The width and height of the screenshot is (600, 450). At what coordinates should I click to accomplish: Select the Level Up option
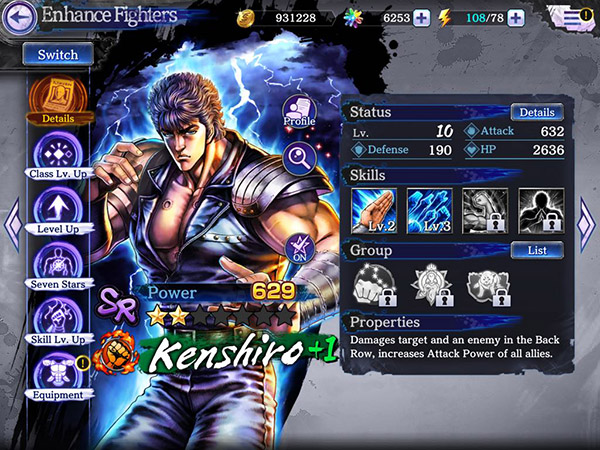[58, 212]
